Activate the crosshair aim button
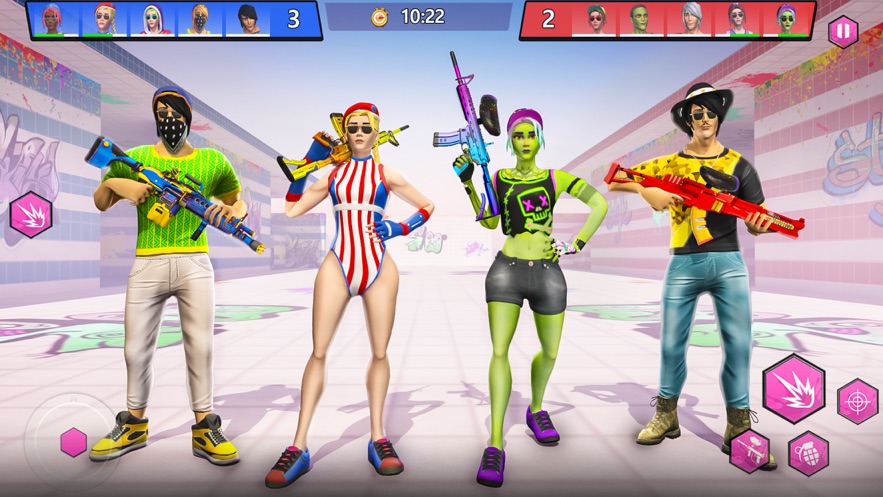This screenshot has width=883, height=497. click(857, 401)
